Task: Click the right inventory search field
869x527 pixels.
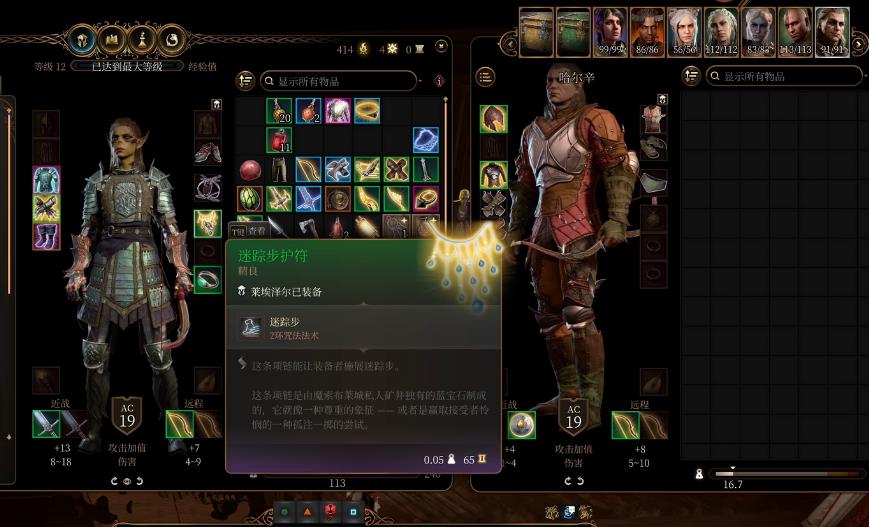Action: (x=783, y=76)
